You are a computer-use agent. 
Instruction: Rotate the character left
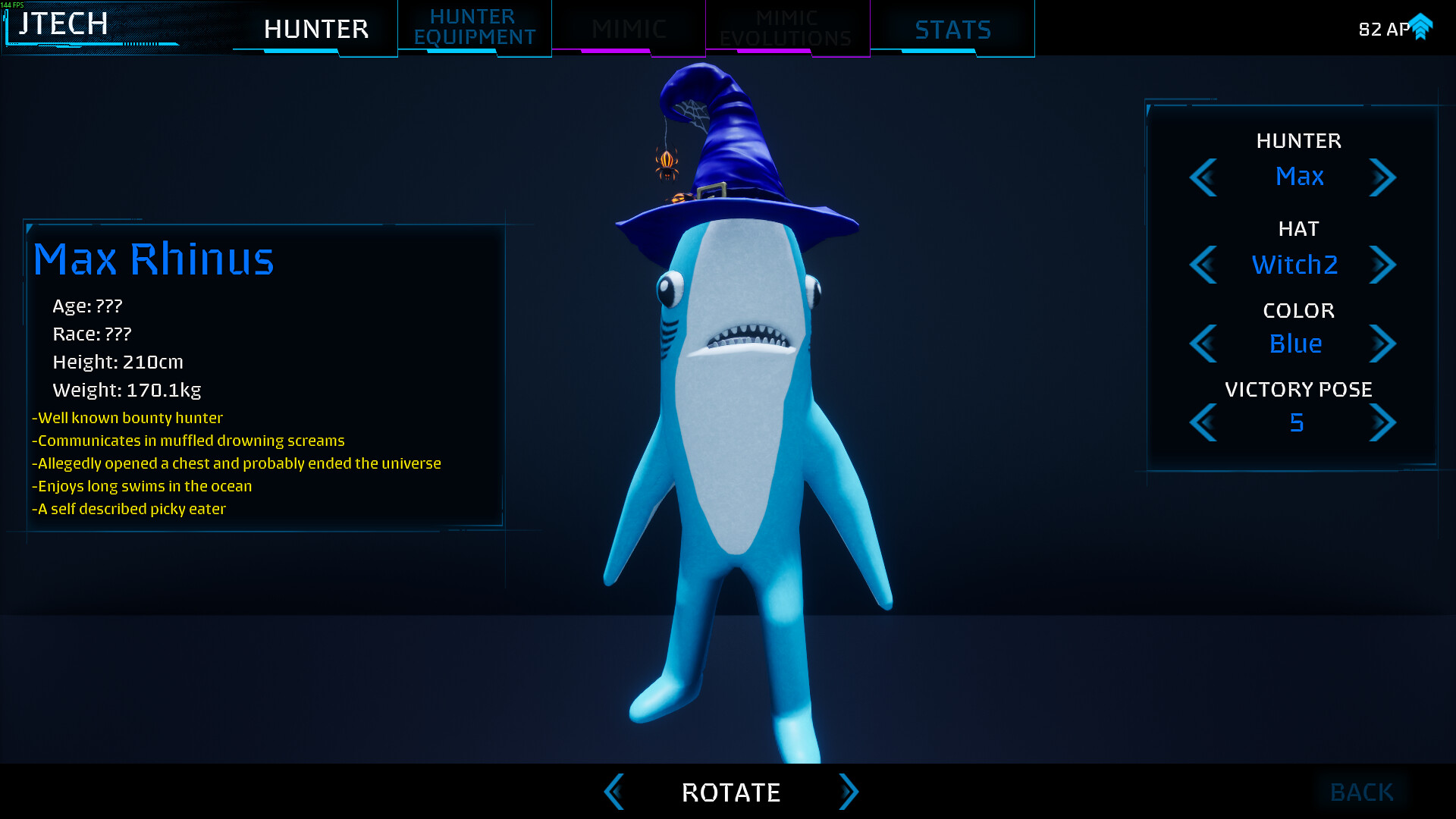click(614, 792)
